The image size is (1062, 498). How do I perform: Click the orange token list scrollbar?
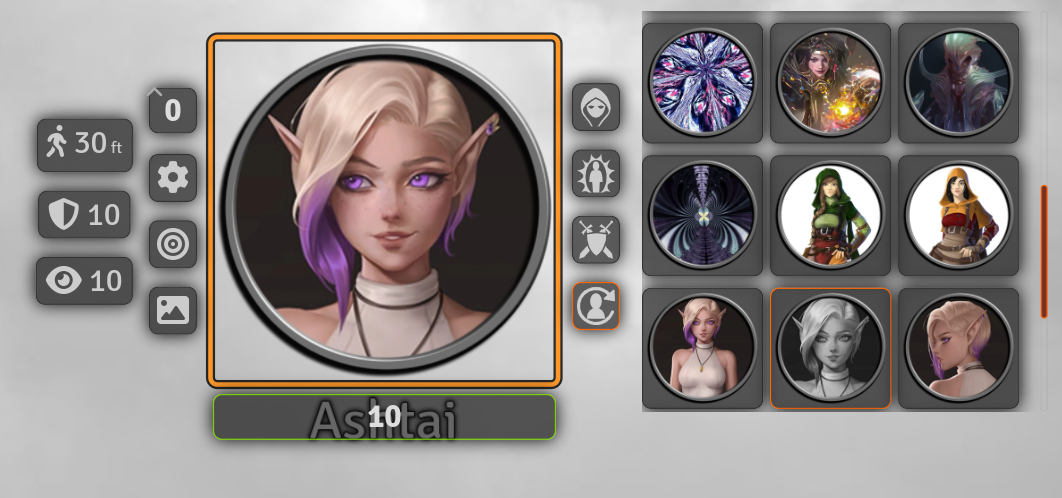tap(1044, 250)
